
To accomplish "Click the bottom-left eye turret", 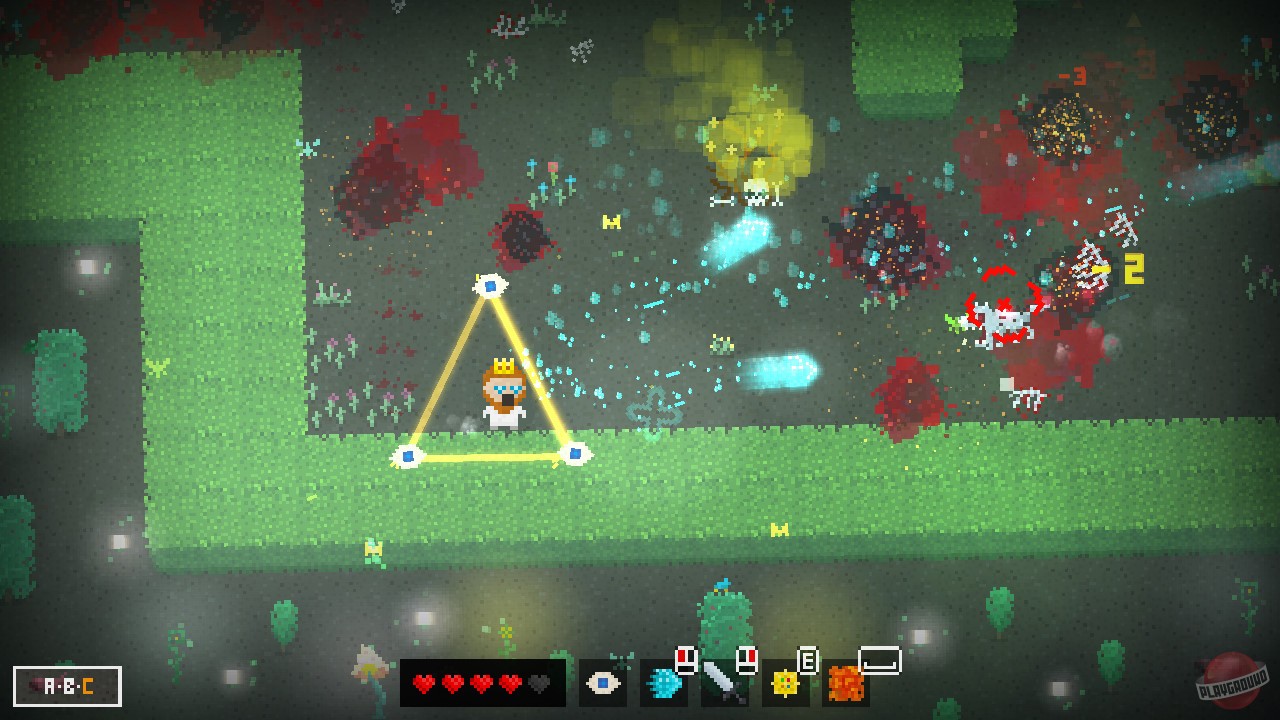I will tap(408, 457).
